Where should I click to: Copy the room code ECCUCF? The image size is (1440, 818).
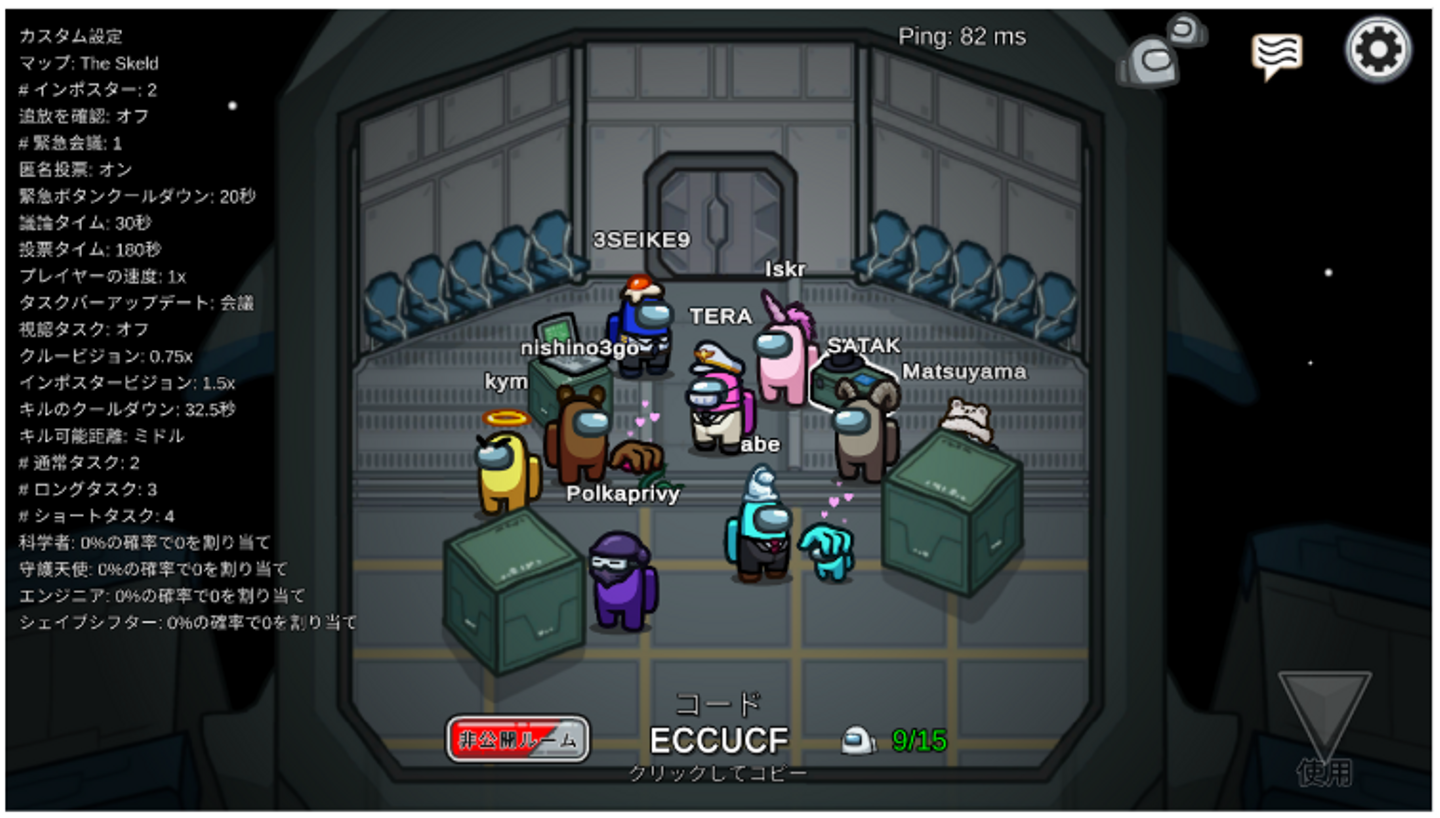718,740
